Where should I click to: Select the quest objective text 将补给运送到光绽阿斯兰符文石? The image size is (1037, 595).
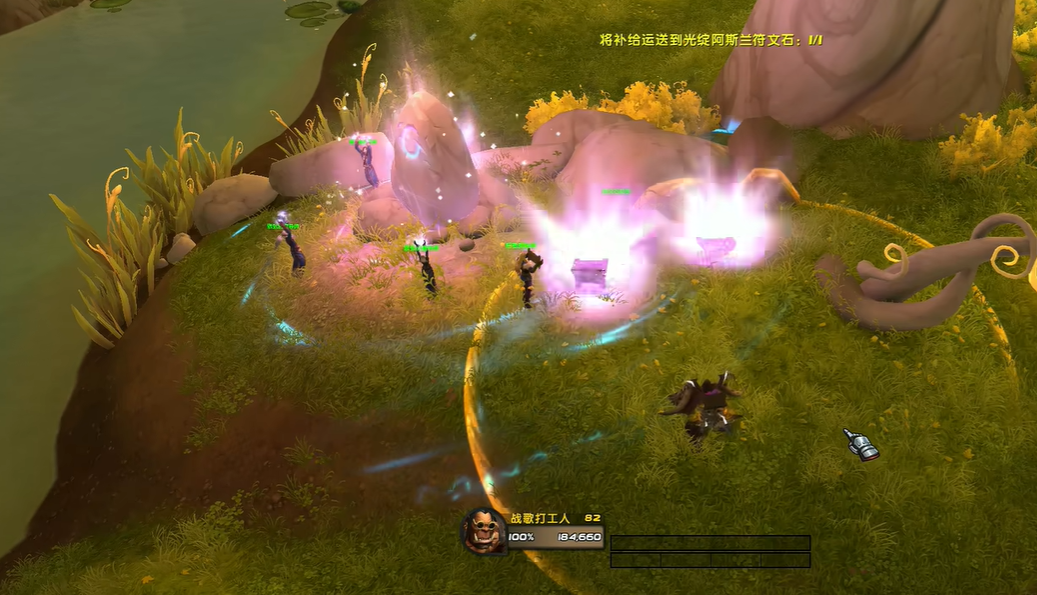[x=710, y=40]
